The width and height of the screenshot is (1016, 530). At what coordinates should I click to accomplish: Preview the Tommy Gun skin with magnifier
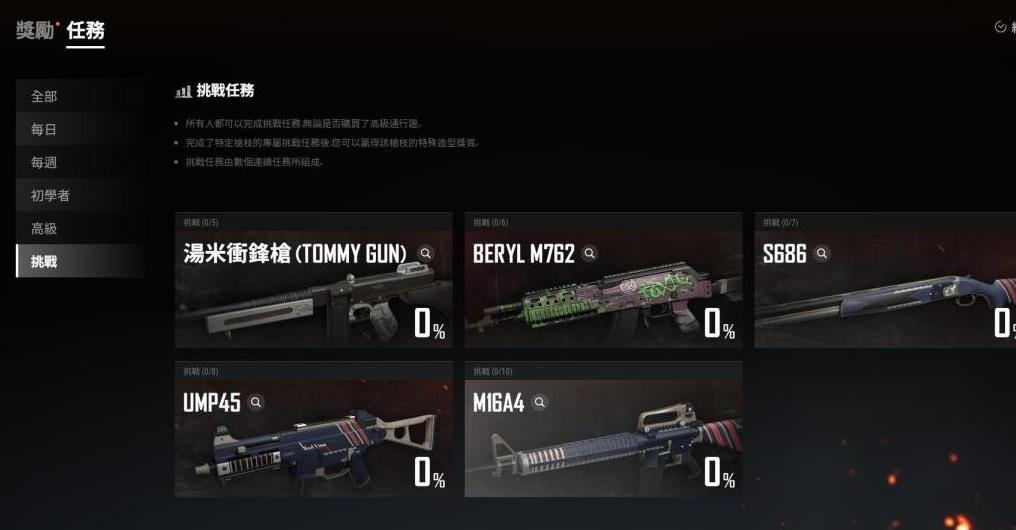pos(426,254)
